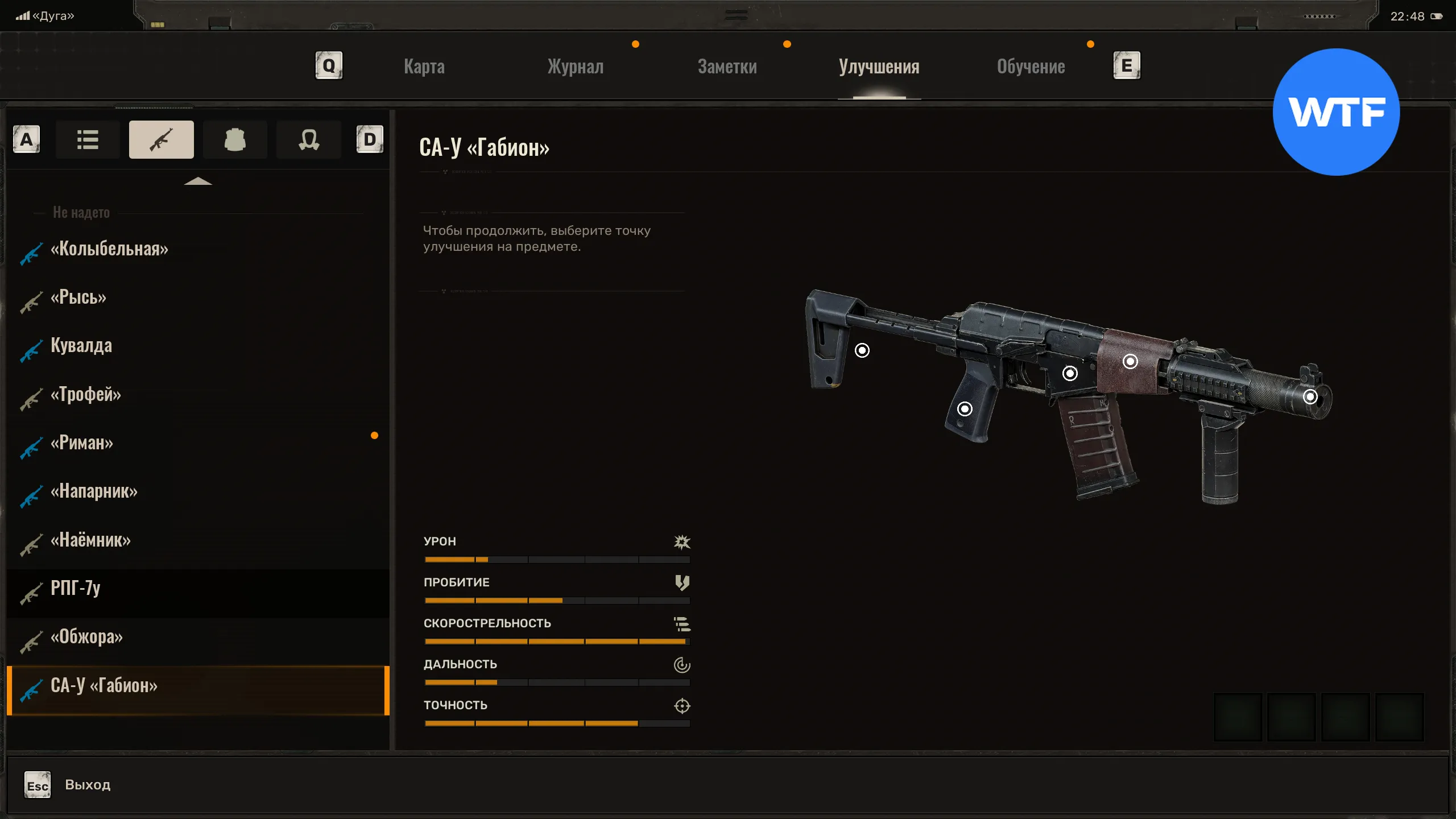Switch to the Журнал tab
This screenshot has width=1456, height=819.
coord(575,67)
